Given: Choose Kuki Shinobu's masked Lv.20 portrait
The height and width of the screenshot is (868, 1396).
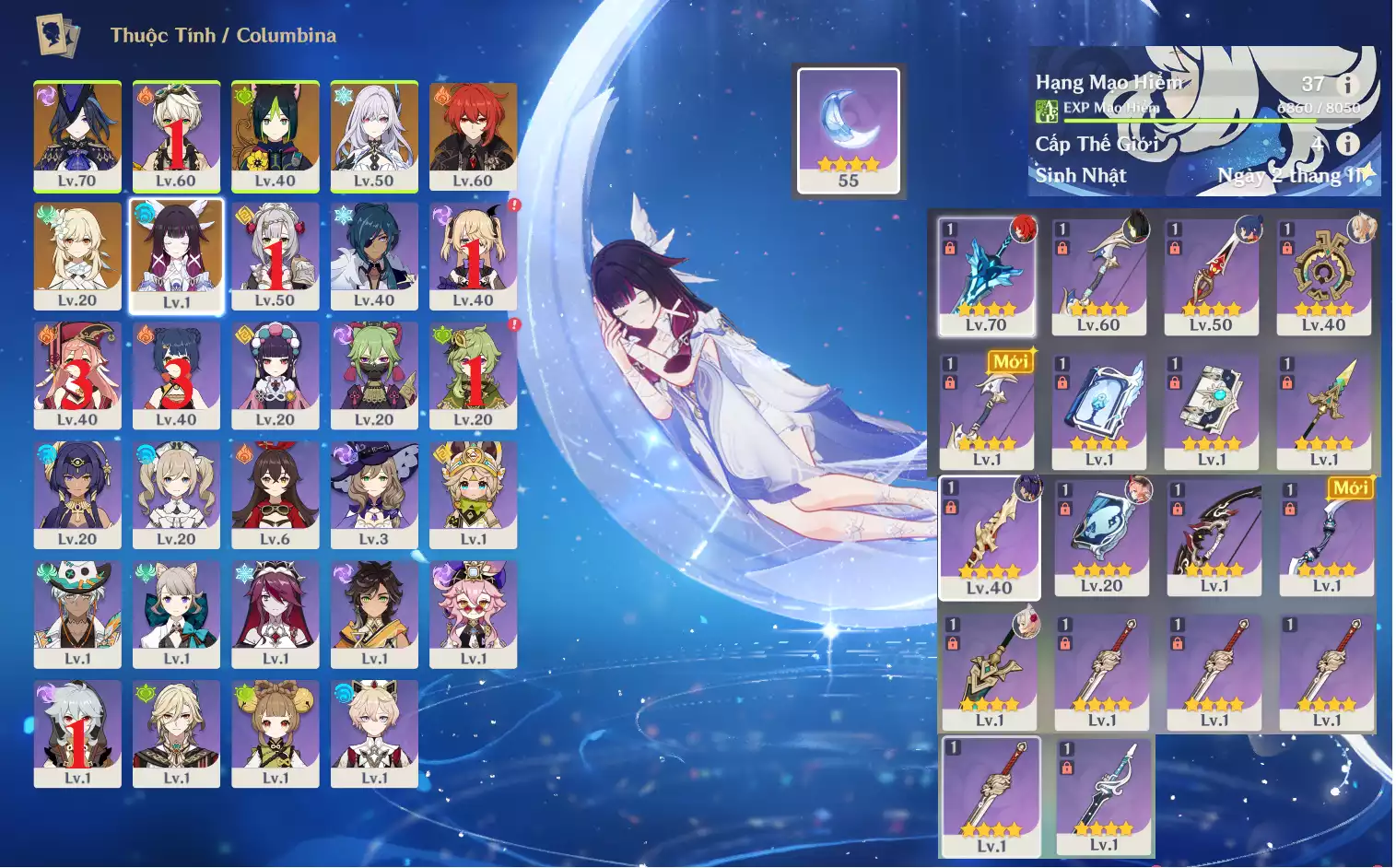Looking at the screenshot, I should click(x=374, y=375).
